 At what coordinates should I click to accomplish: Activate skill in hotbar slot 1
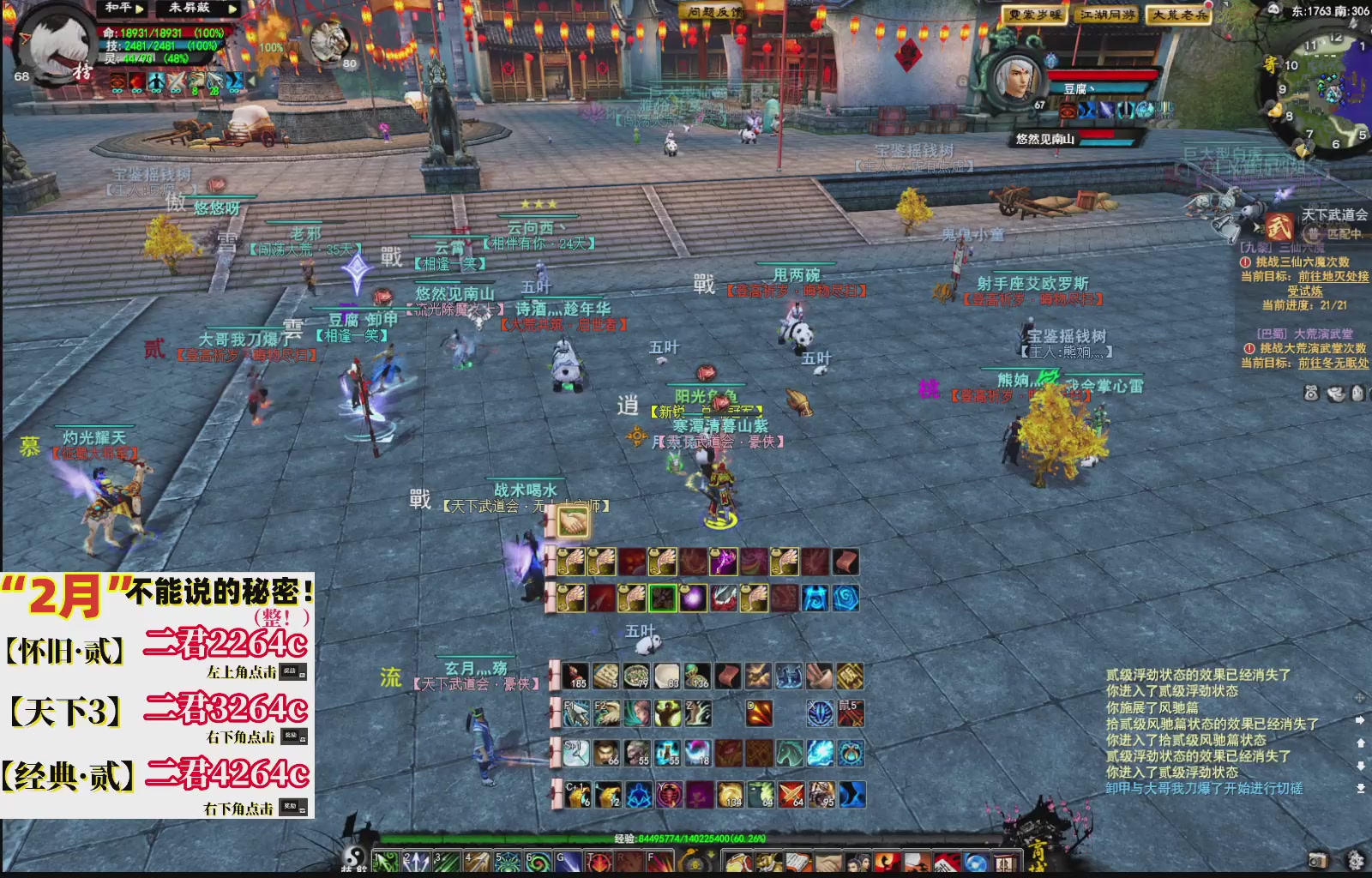point(386,862)
